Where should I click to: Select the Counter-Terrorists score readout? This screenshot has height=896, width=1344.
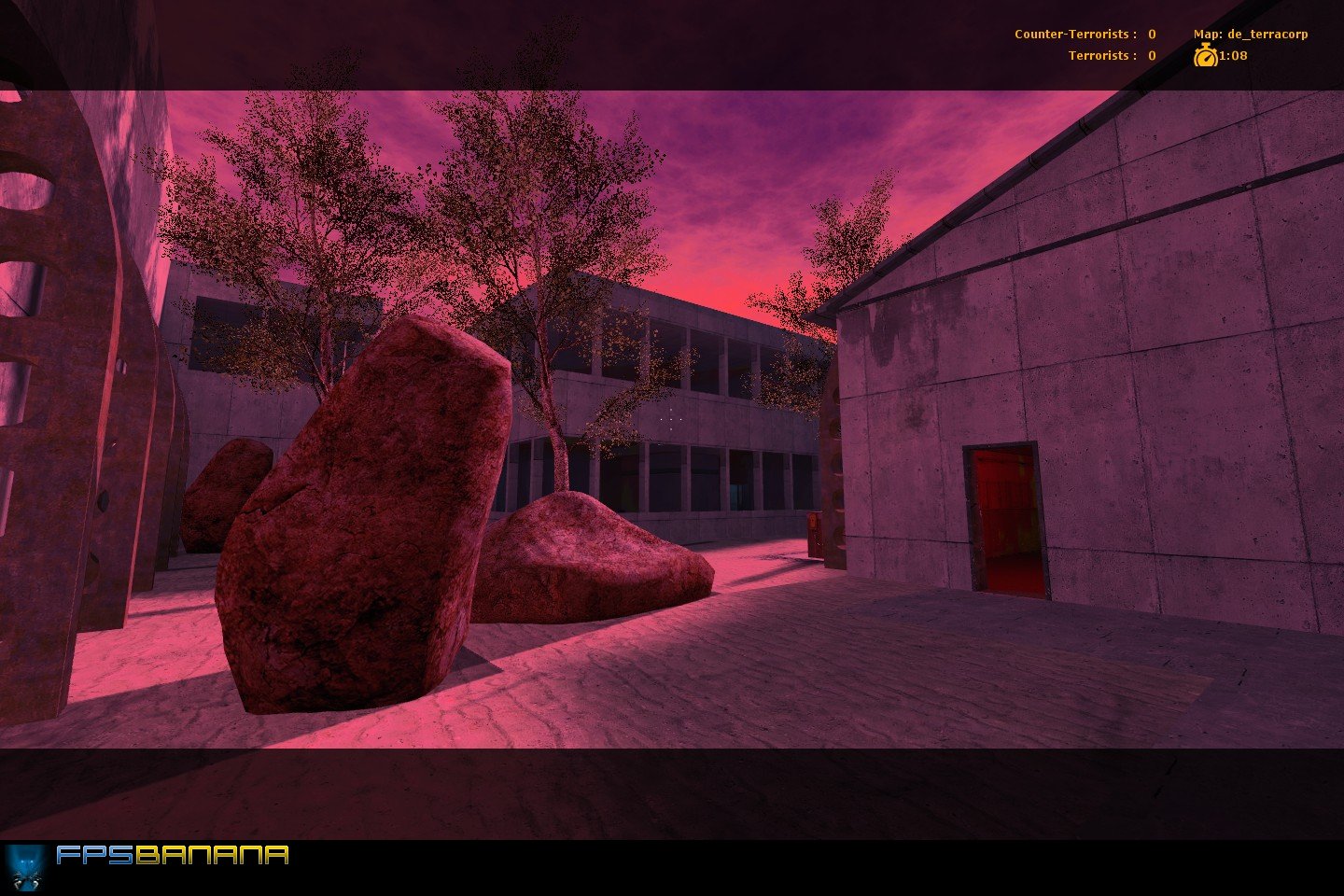pos(1151,33)
